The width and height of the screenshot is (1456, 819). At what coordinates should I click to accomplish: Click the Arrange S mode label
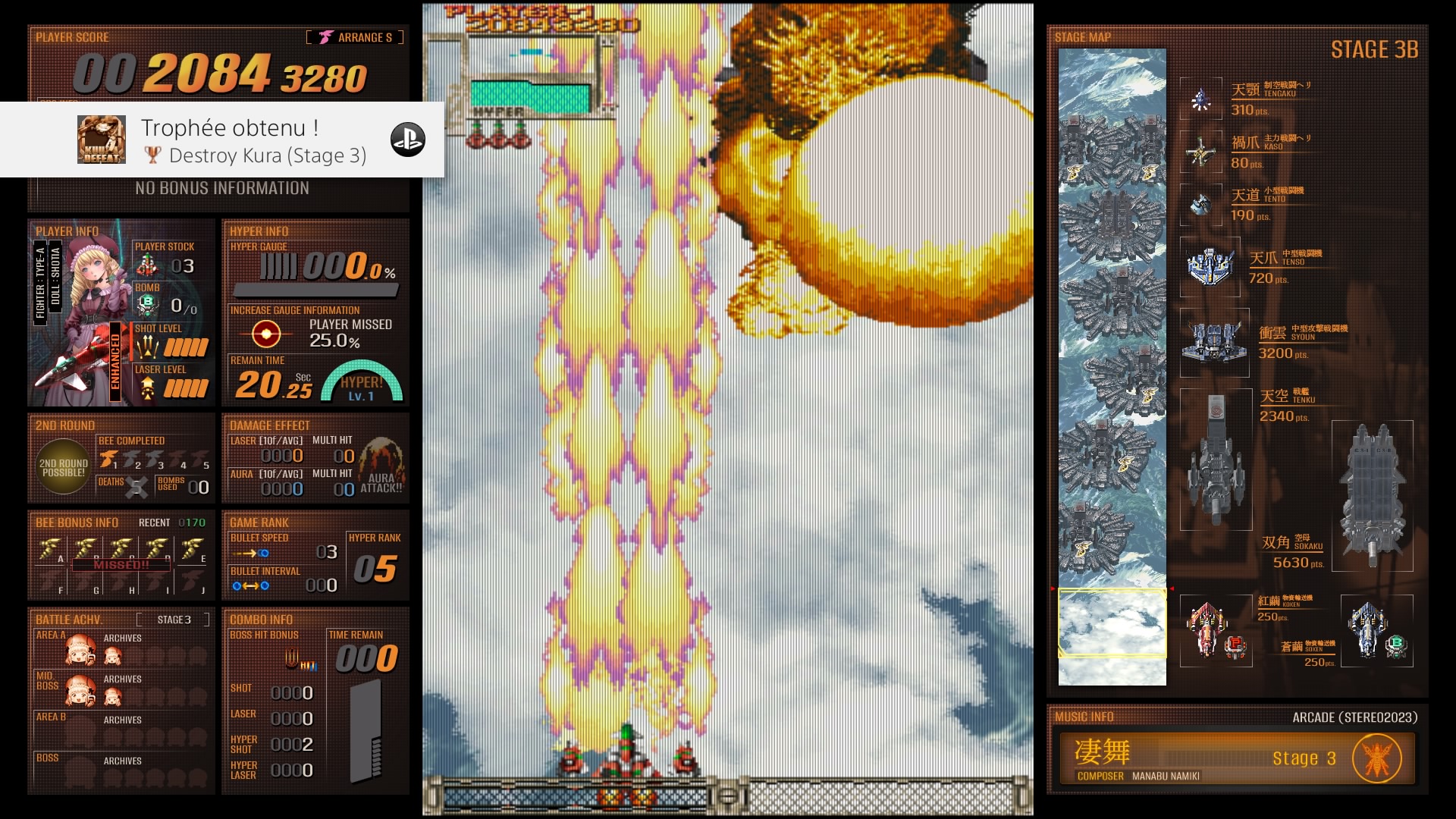[x=356, y=37]
